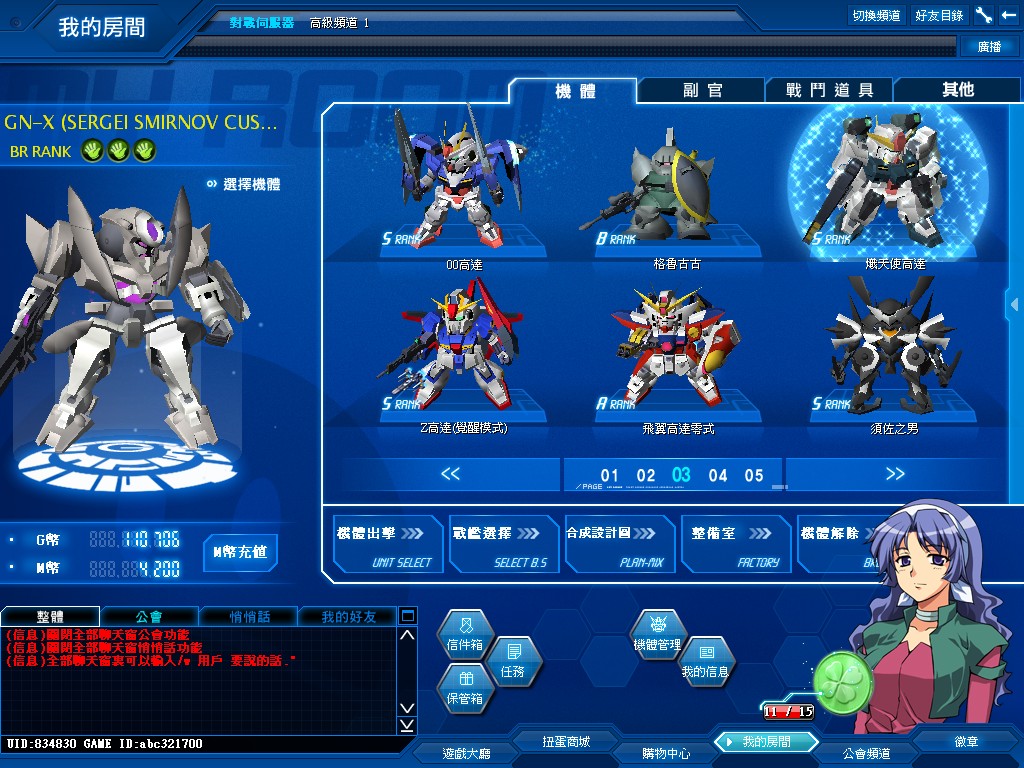Go to the 購物中心 shop
This screenshot has height=768, width=1024.
[x=665, y=753]
